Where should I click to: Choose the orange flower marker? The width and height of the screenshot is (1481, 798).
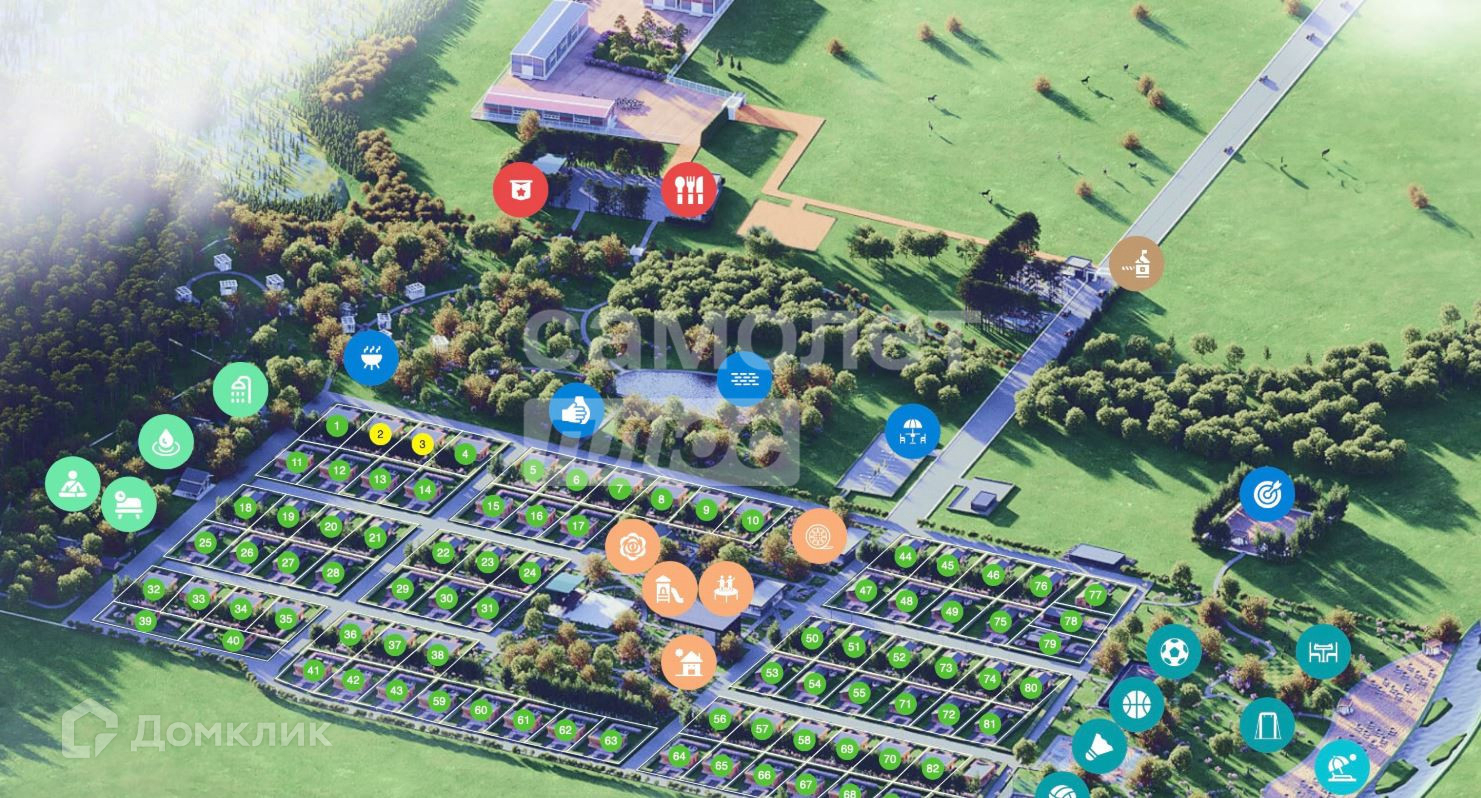[632, 547]
